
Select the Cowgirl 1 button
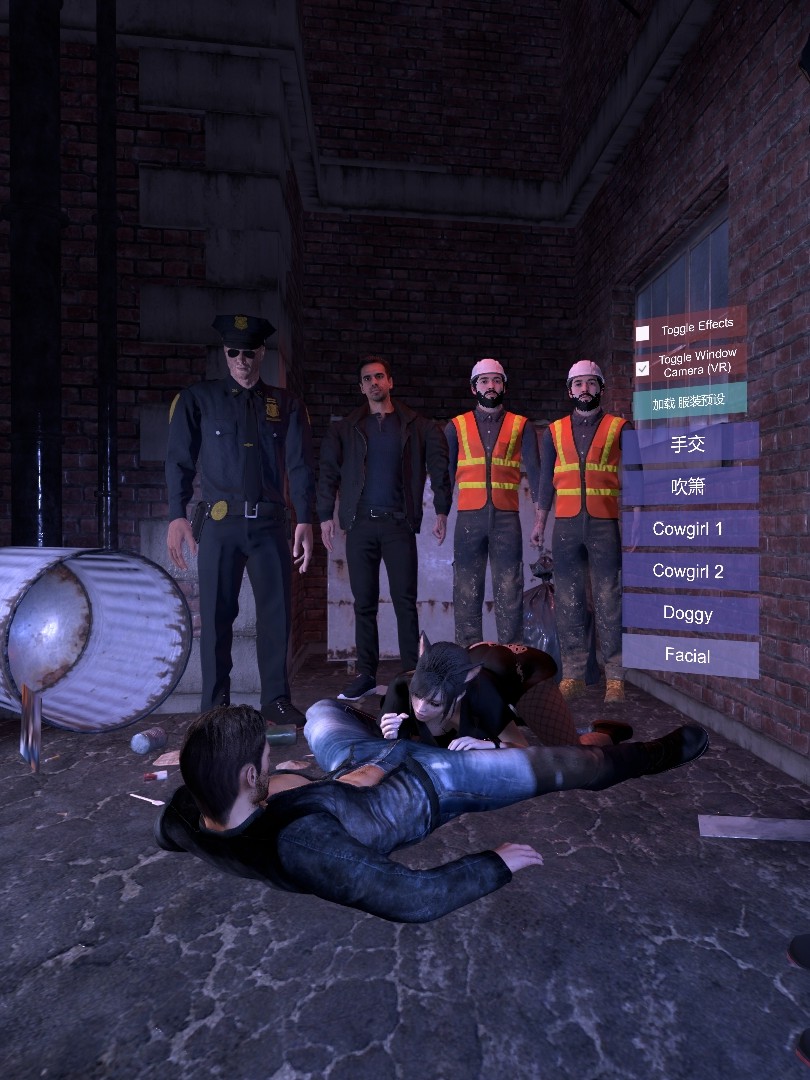689,528
